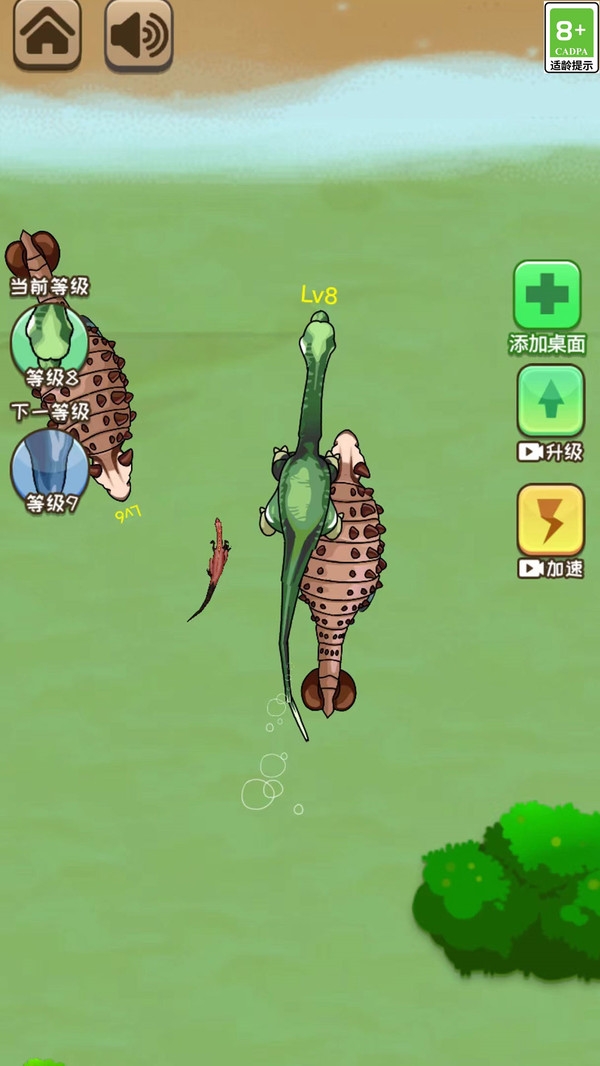Open the CADPA 8+ age rating notice
600x1066 pixels.
pos(571,37)
